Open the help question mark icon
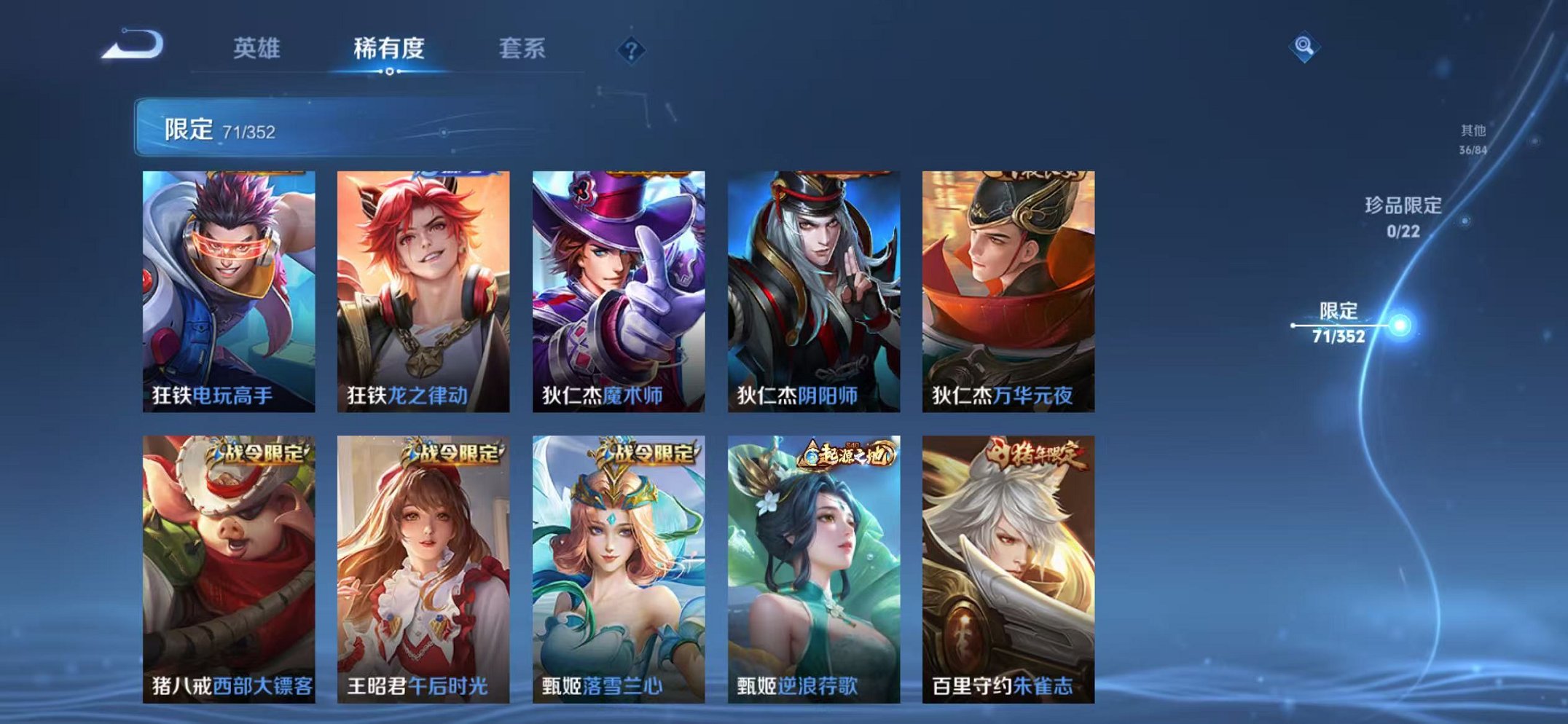 (633, 50)
